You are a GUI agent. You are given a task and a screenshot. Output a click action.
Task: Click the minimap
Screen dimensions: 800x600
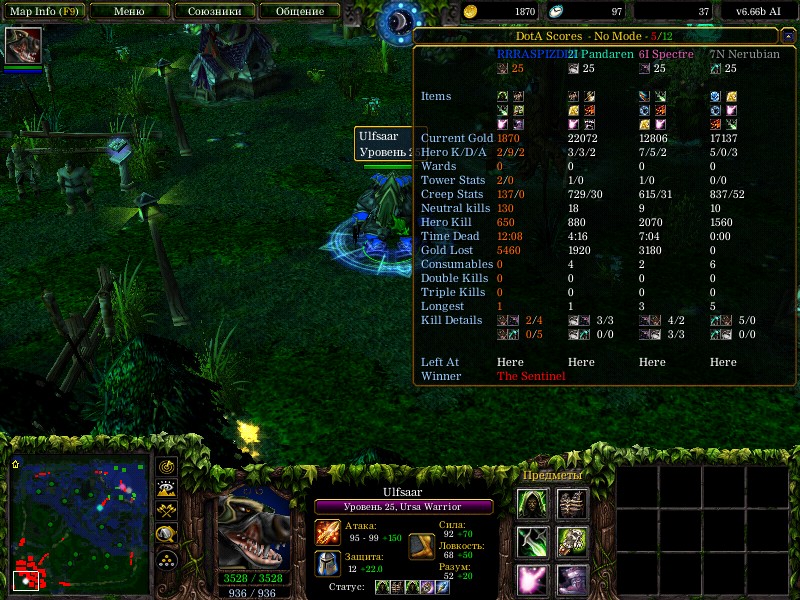pos(78,525)
